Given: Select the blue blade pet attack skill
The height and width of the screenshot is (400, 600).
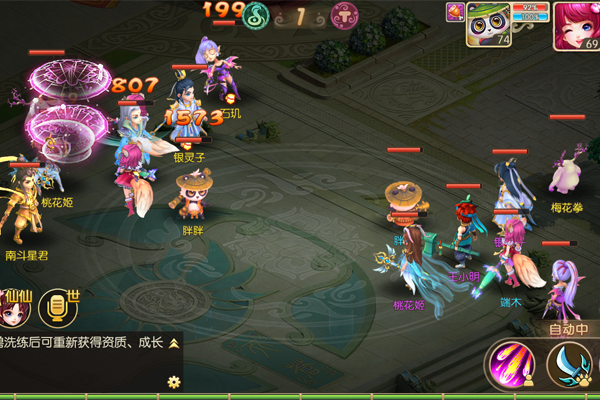Looking at the screenshot, I should [571, 365].
